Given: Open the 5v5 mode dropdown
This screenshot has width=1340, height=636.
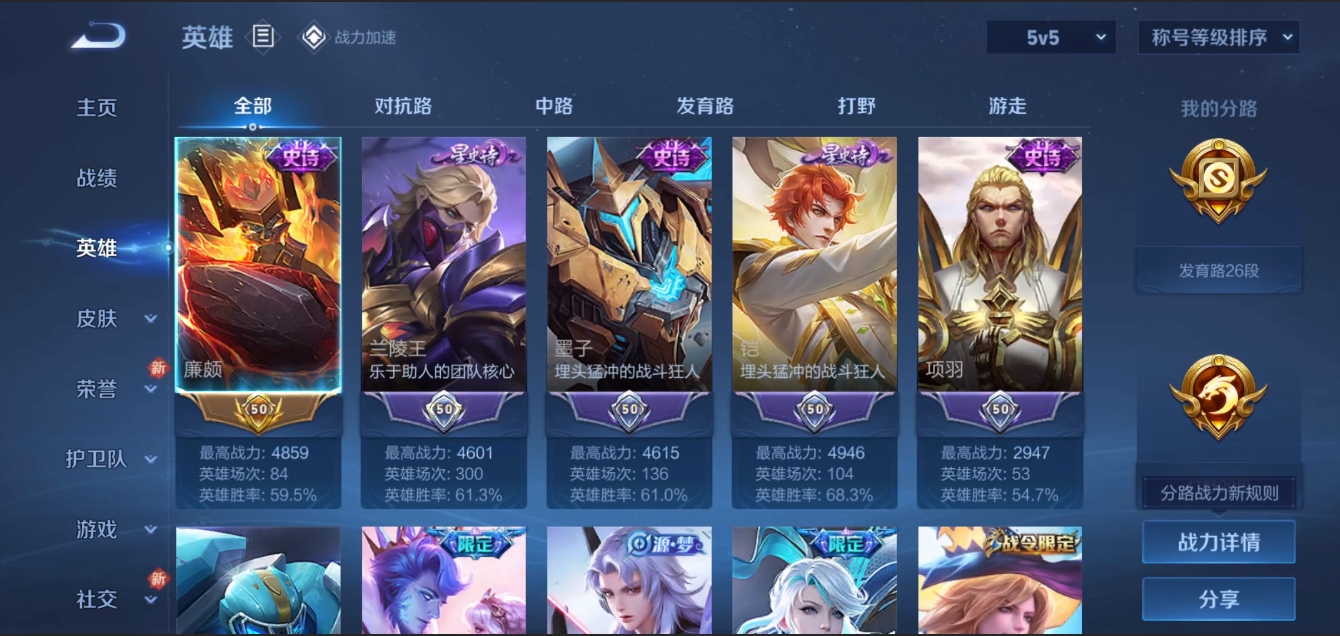Looking at the screenshot, I should tap(1051, 38).
